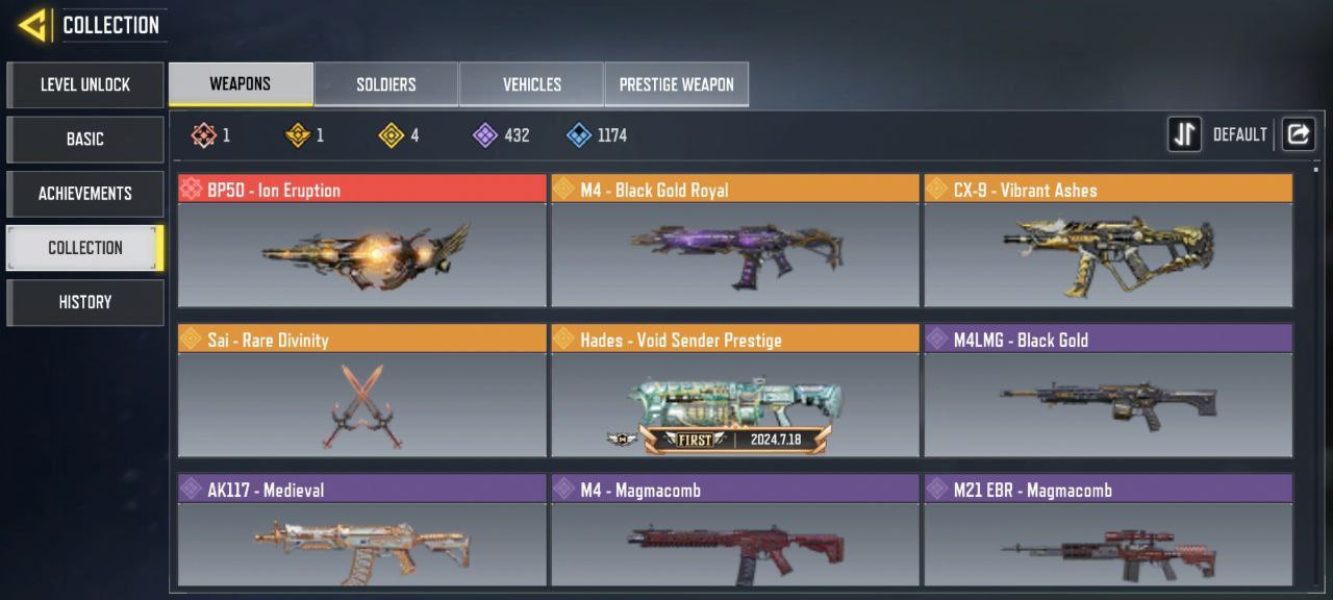Viewport: 1333px width, 600px height.
Task: Choose the AK117 - Medieval weapon card
Action: 362,531
